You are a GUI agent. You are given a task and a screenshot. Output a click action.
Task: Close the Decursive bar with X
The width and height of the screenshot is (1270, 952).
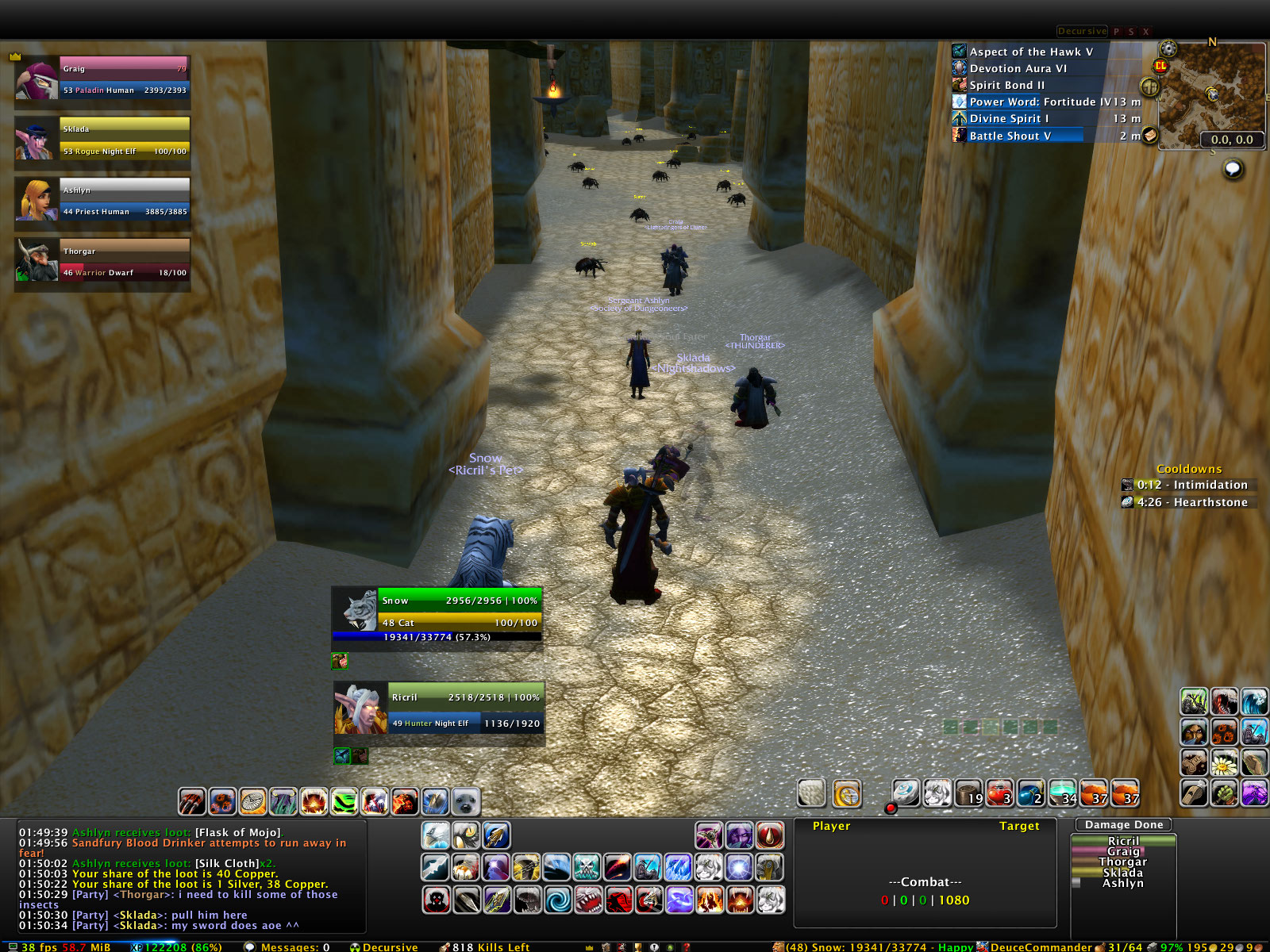click(1145, 32)
